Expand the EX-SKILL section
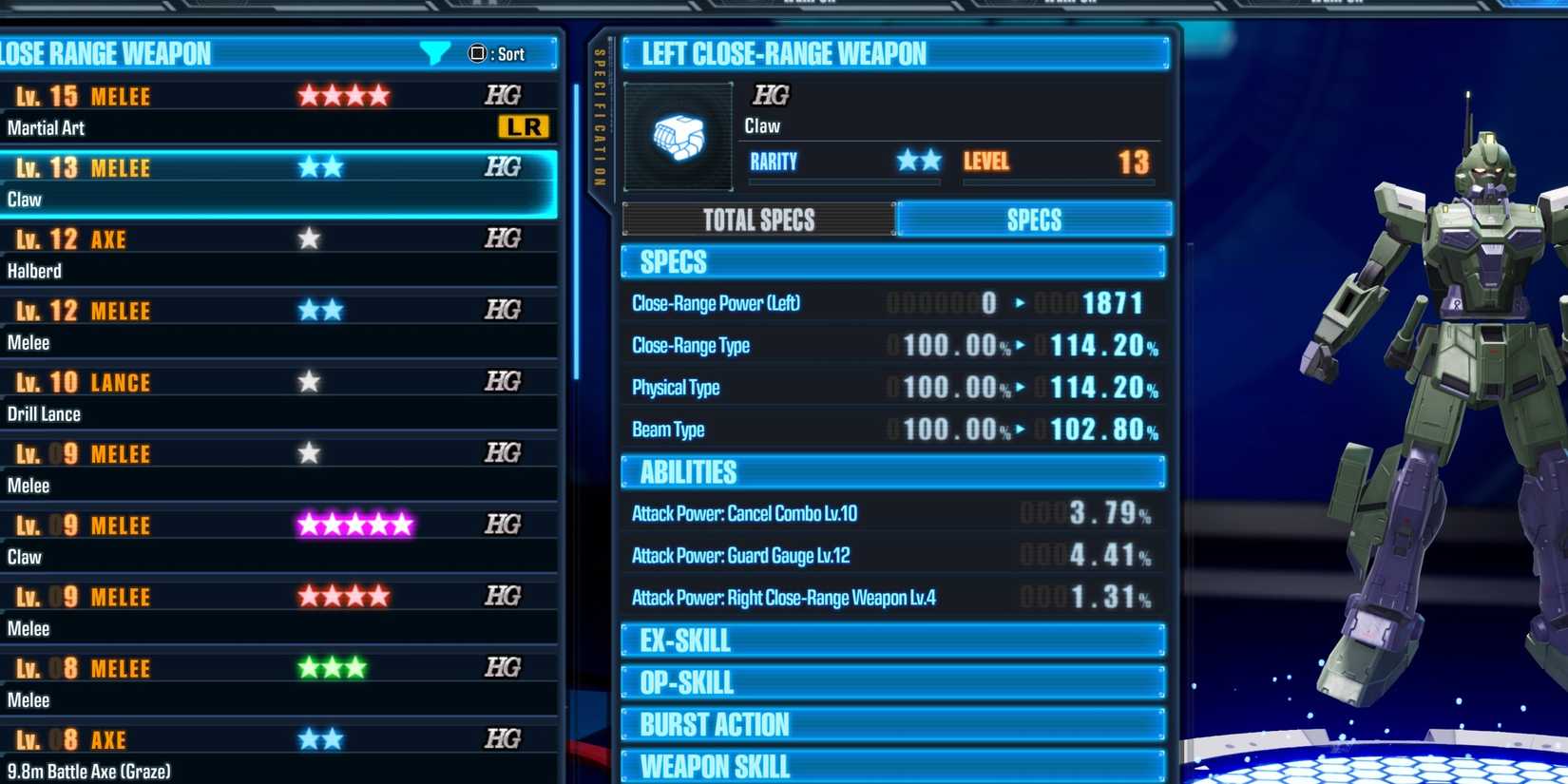This screenshot has height=784, width=1568. (893, 641)
